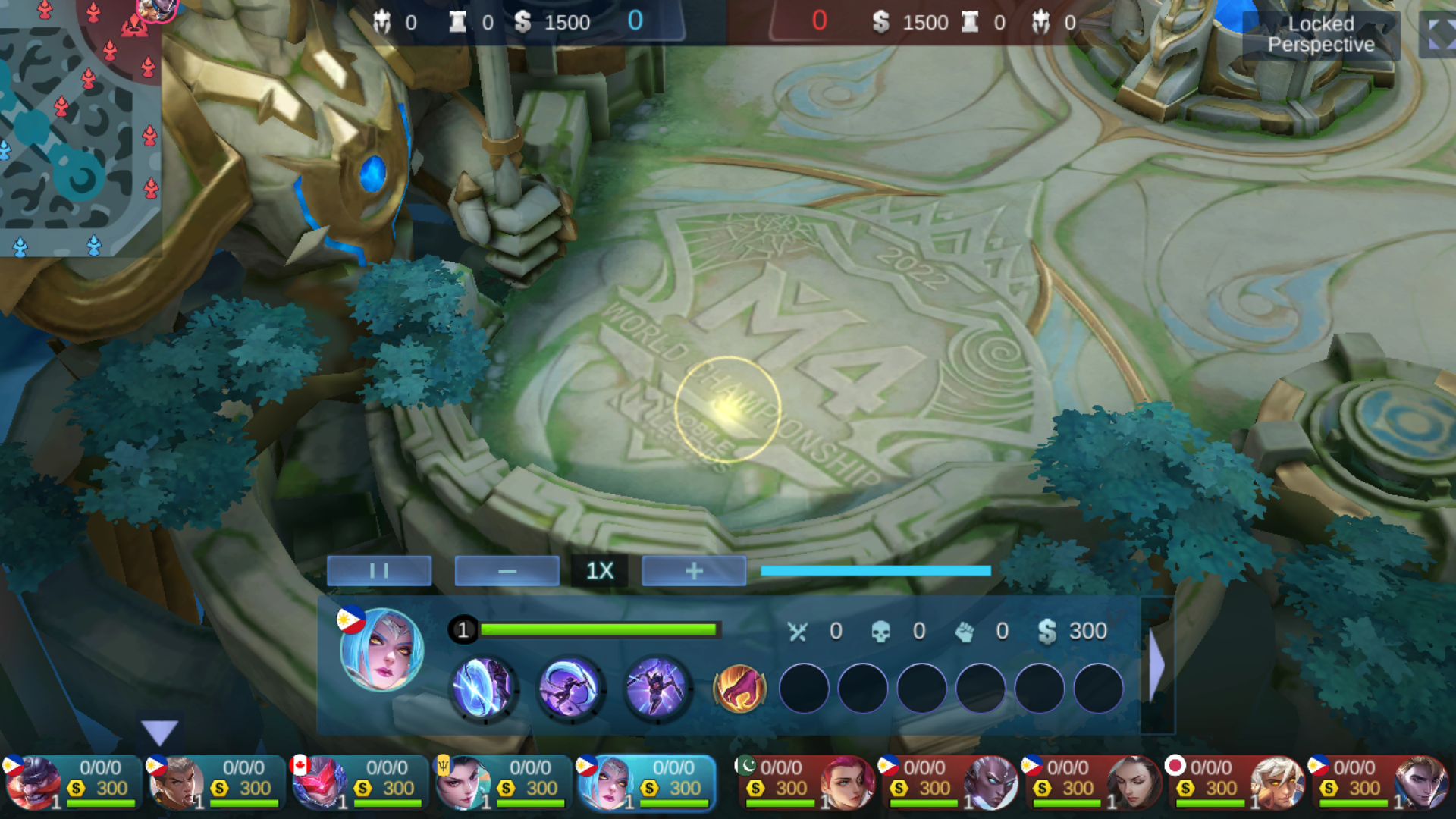Image resolution: width=1456 pixels, height=819 pixels.
Task: Select the blue team player with trident flag
Action: 501,783
